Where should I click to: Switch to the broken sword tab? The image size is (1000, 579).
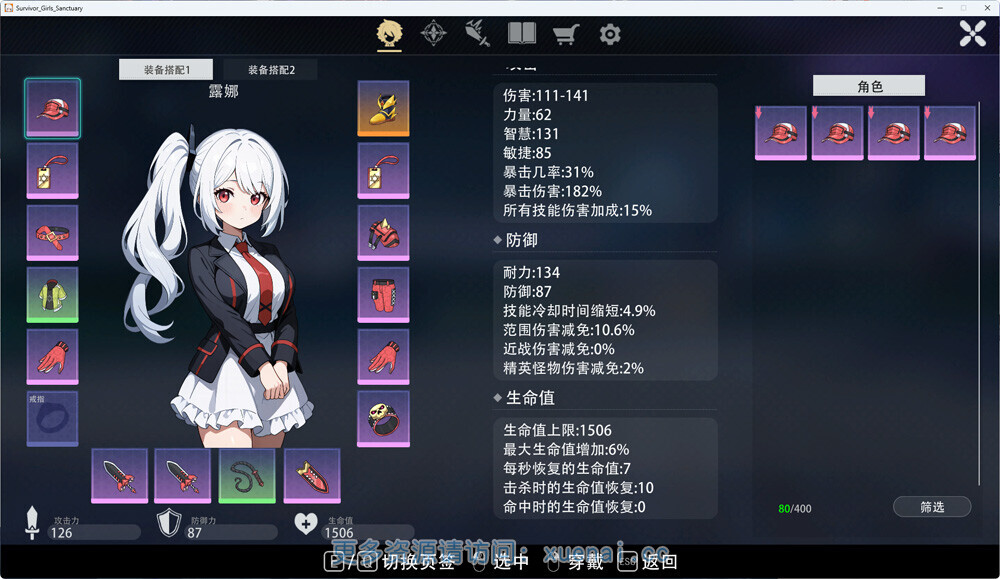[477, 34]
